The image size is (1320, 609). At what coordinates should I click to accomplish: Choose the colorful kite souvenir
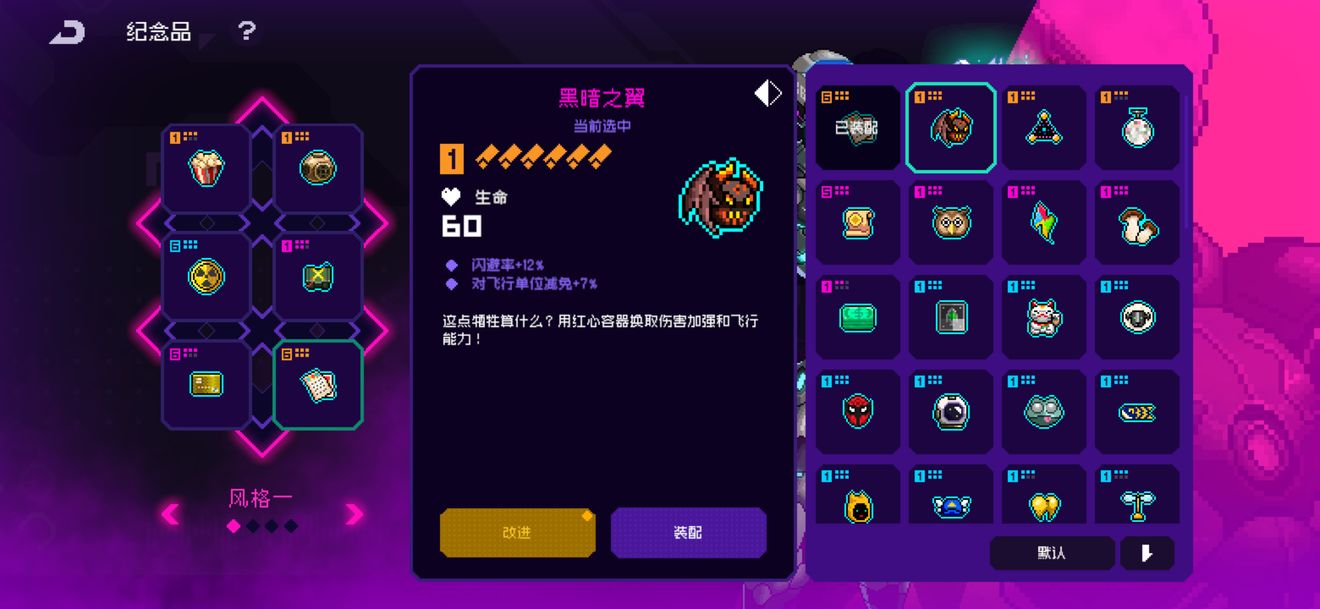point(1044,222)
